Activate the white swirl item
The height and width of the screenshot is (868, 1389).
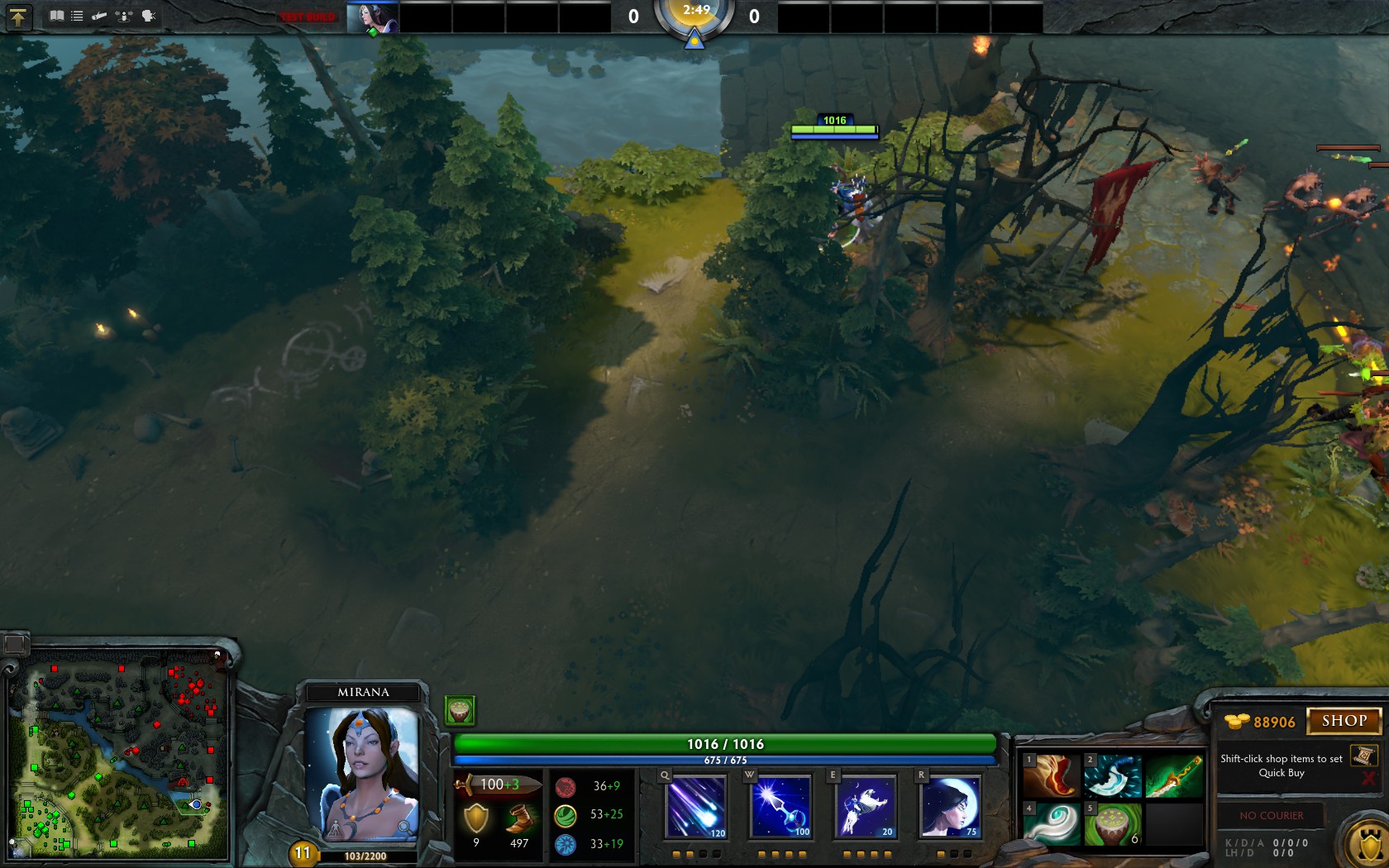click(1052, 824)
